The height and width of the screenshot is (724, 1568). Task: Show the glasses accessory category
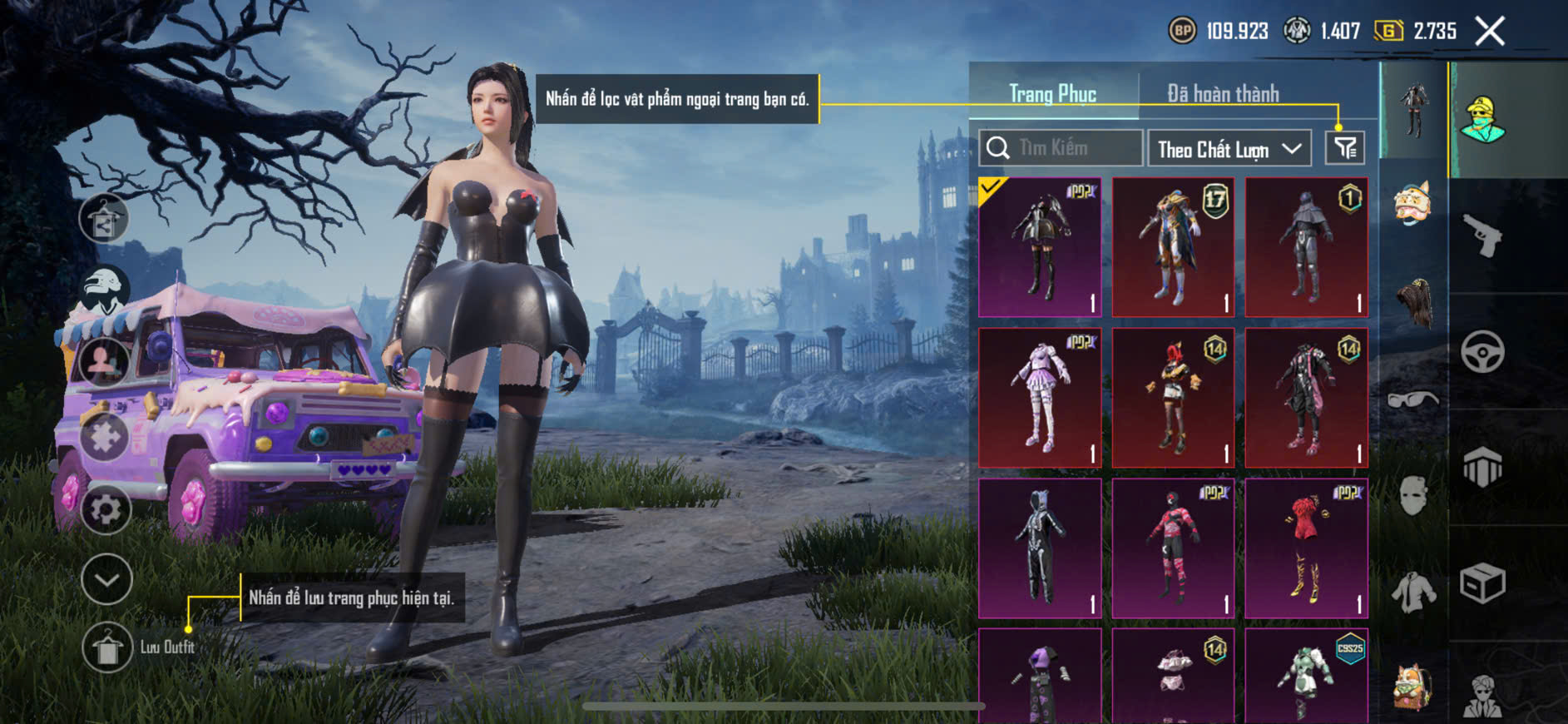click(x=1413, y=399)
